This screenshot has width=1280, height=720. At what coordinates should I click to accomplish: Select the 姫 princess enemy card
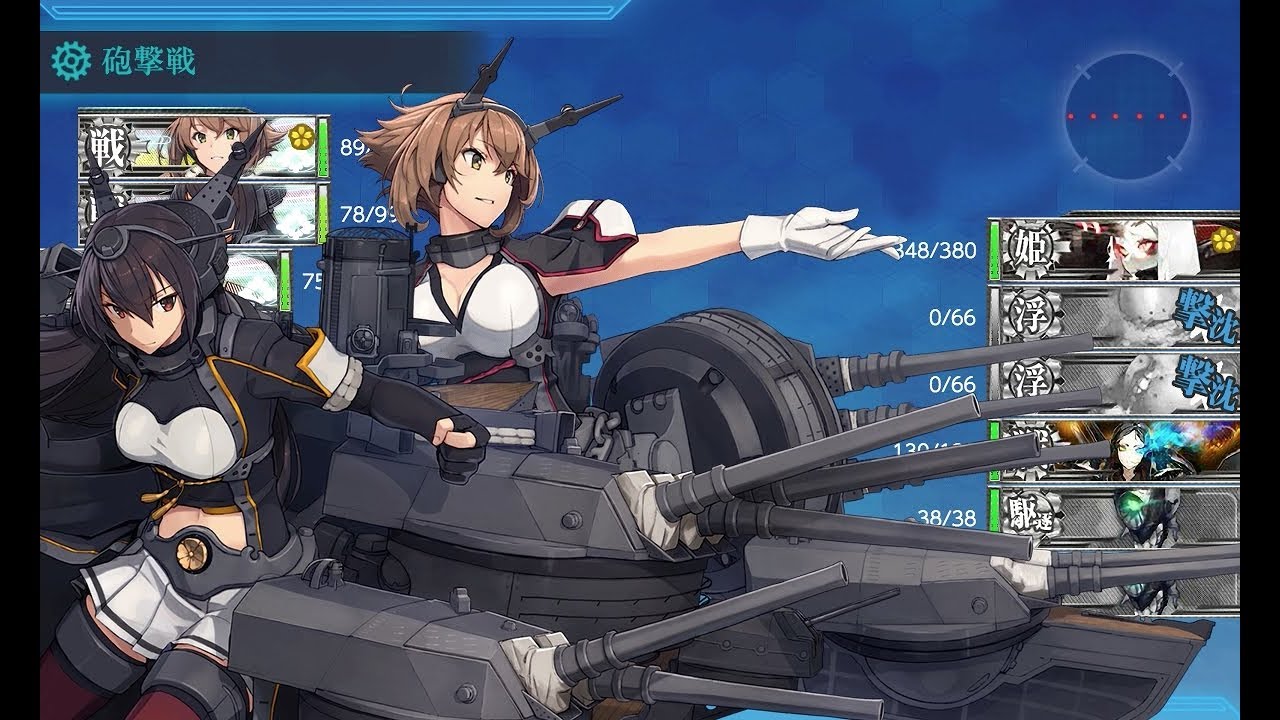pos(1113,249)
